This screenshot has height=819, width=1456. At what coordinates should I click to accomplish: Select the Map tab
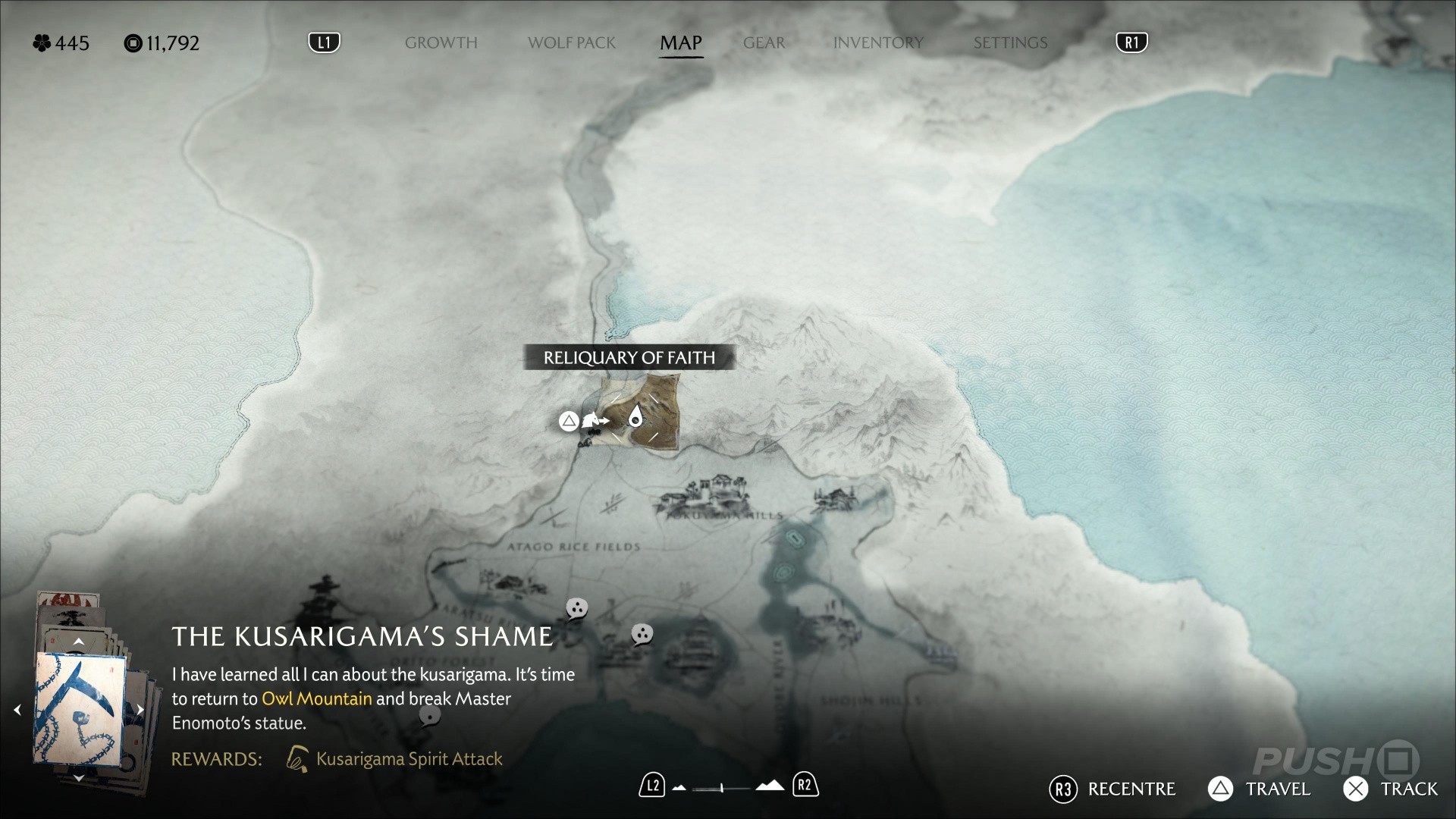click(x=680, y=43)
